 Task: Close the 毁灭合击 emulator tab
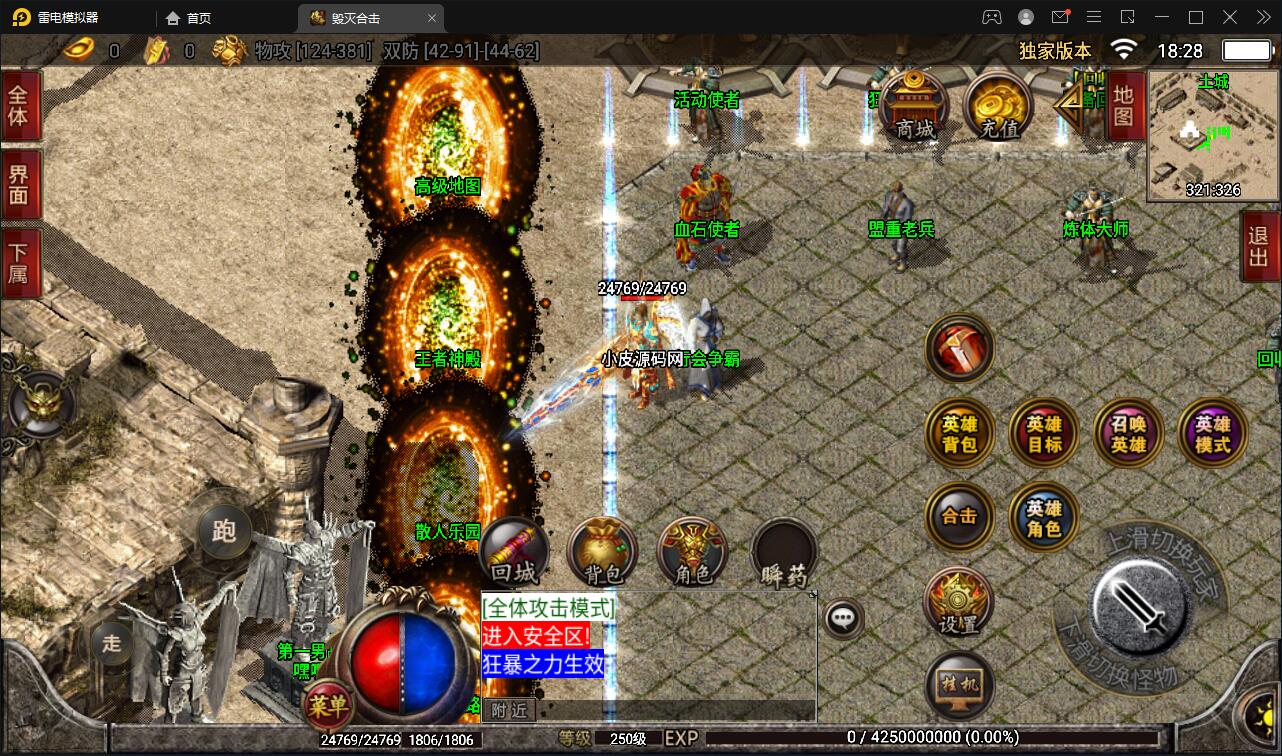pyautogui.click(x=432, y=18)
